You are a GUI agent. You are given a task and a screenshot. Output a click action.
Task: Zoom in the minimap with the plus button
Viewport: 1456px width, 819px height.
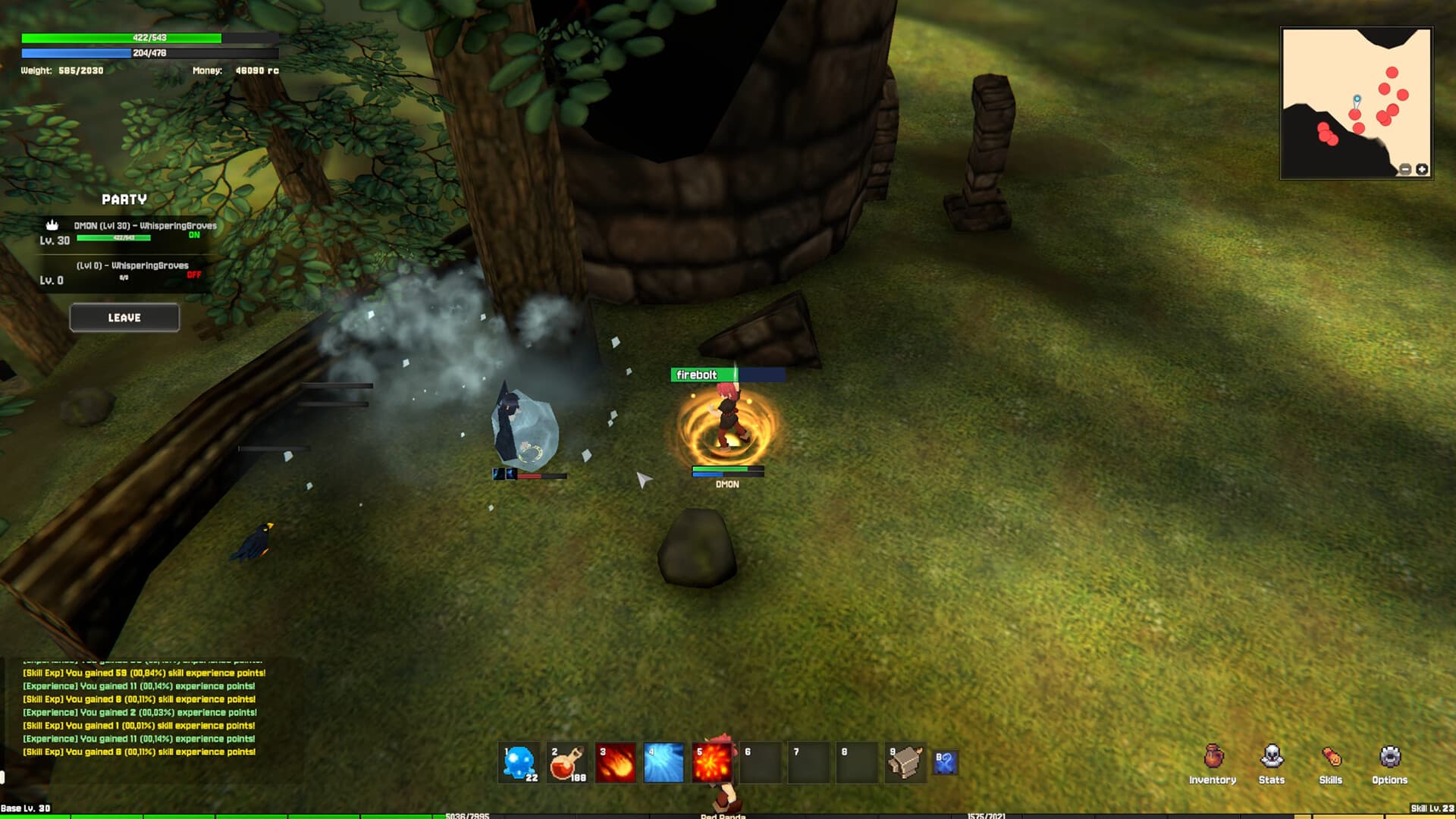click(x=1421, y=169)
